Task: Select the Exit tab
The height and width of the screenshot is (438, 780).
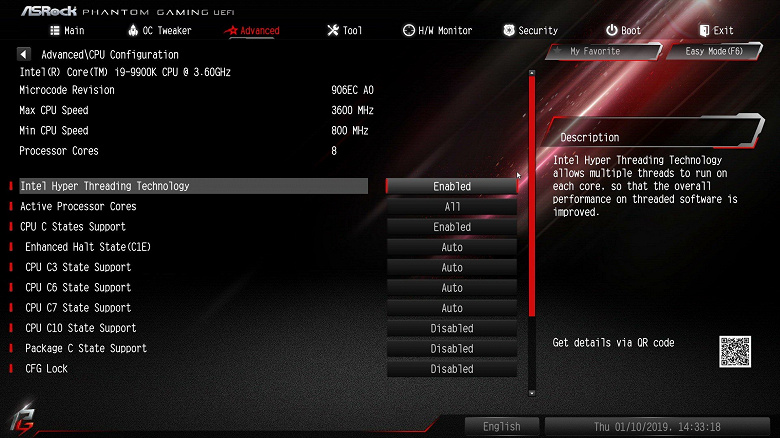Action: [715, 31]
